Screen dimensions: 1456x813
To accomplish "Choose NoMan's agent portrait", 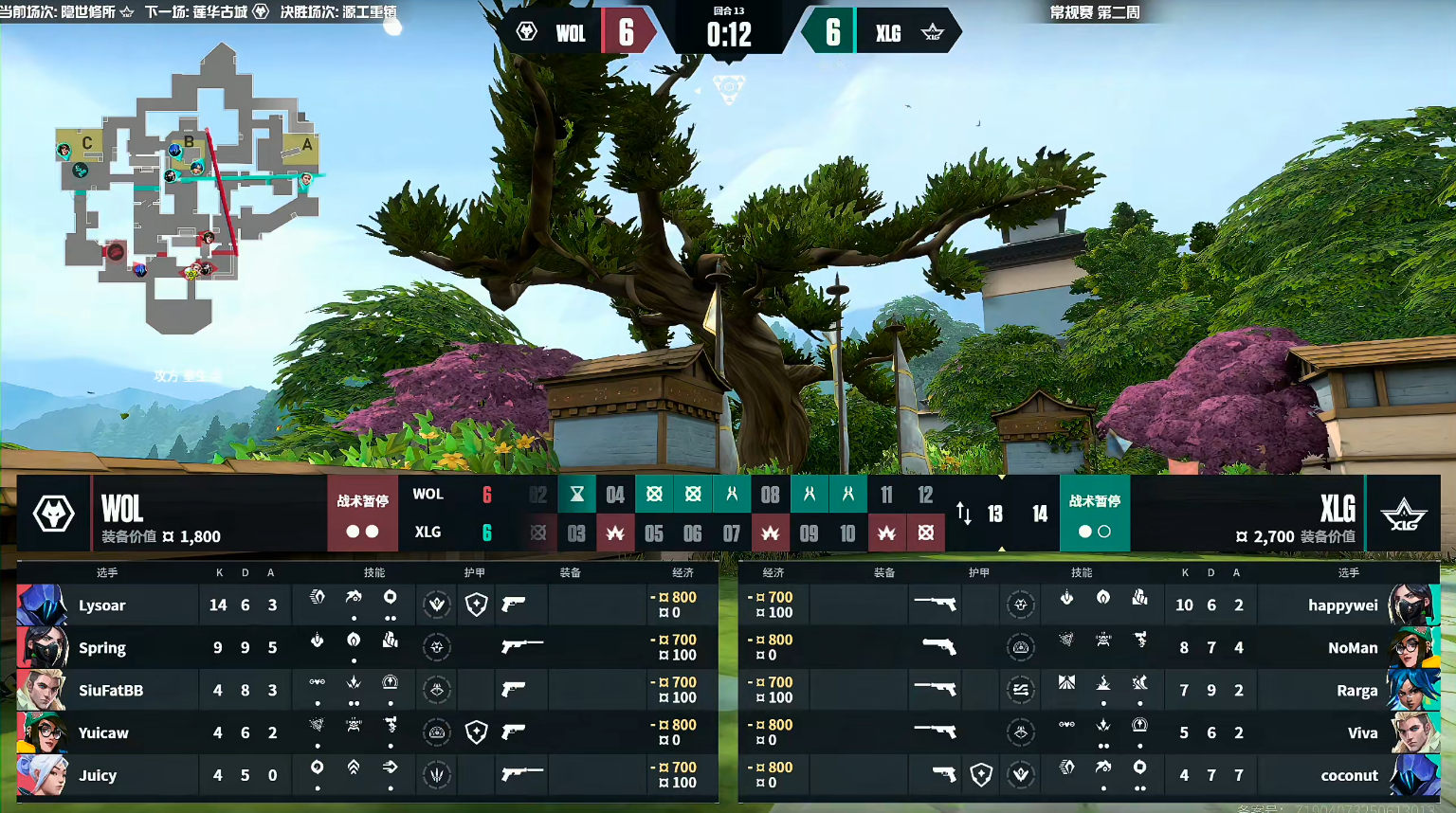I will [x=1413, y=647].
